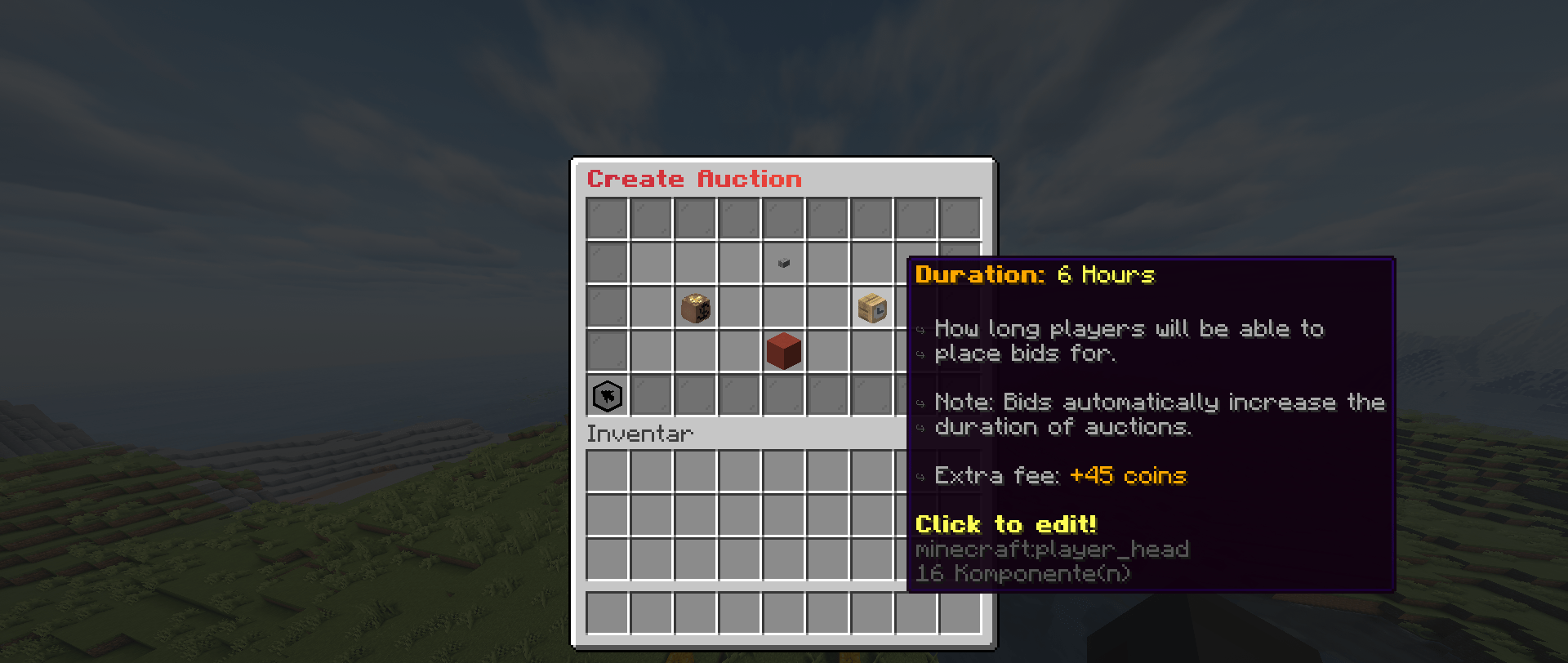Click the "6 Hours" duration value
This screenshot has width=1568, height=663.
1104,275
